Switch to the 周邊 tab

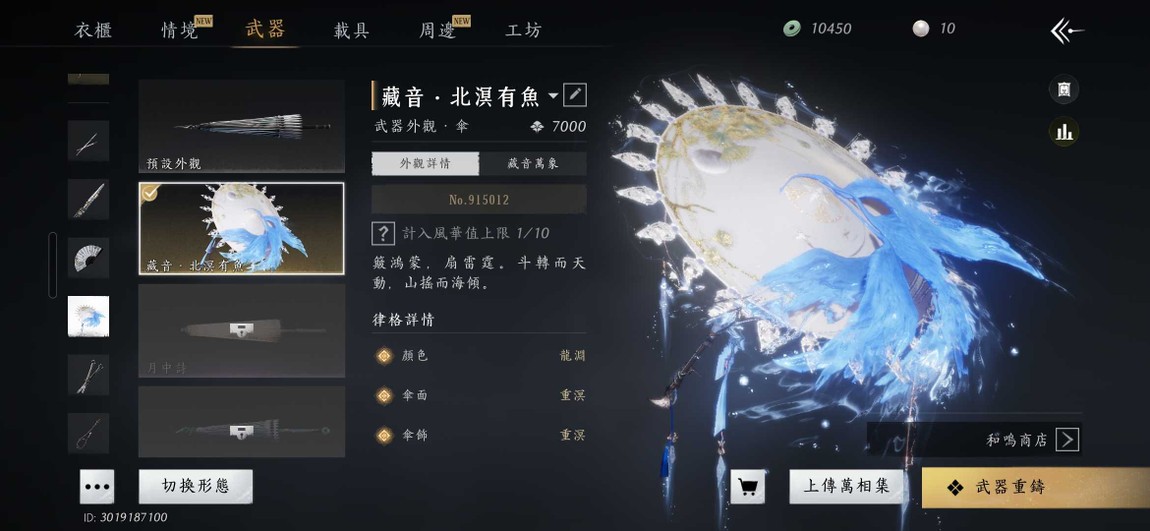(439, 29)
